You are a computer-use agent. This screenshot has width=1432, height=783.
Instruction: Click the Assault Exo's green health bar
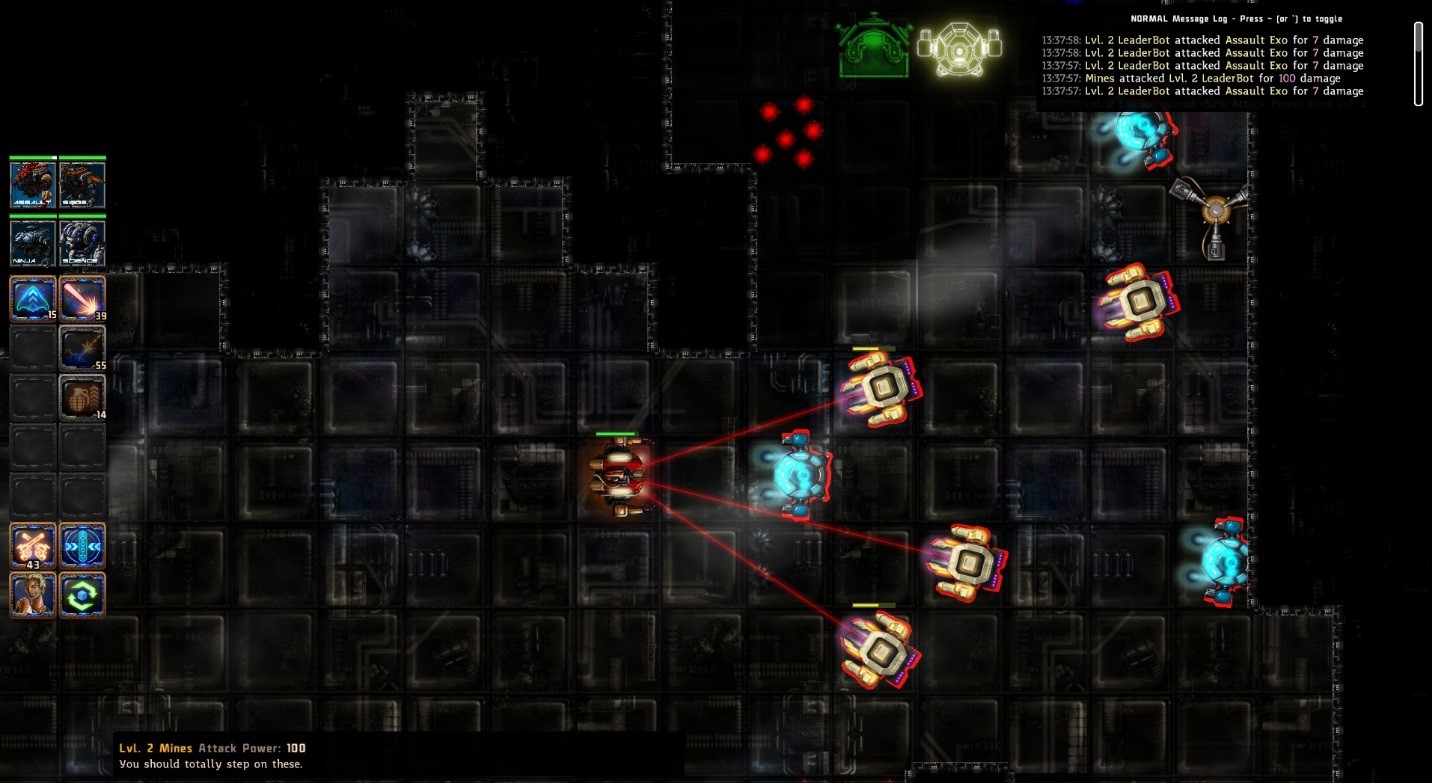(617, 433)
